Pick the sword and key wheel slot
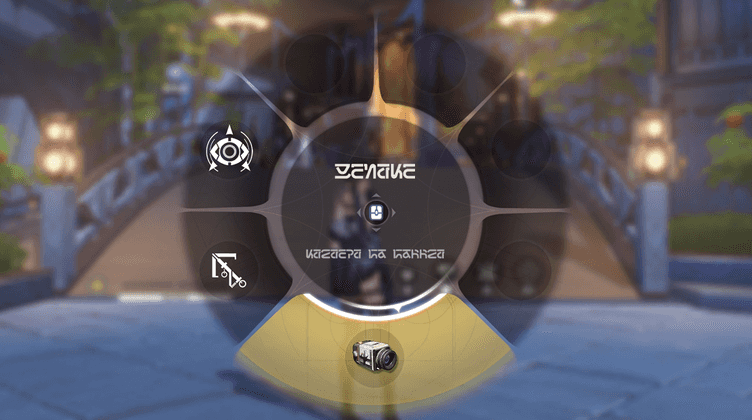The height and width of the screenshot is (420, 752). (229, 269)
